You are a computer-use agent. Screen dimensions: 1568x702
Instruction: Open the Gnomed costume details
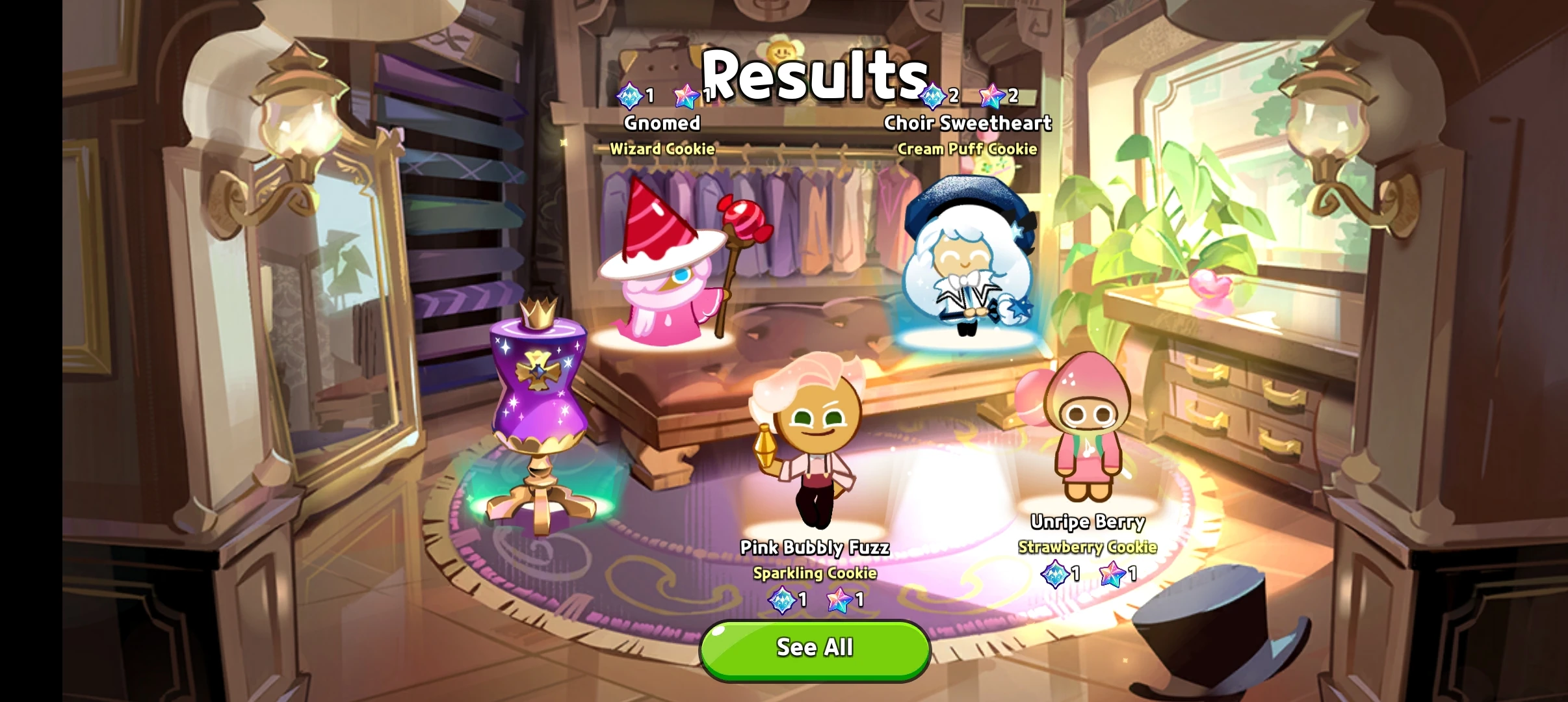(662, 123)
